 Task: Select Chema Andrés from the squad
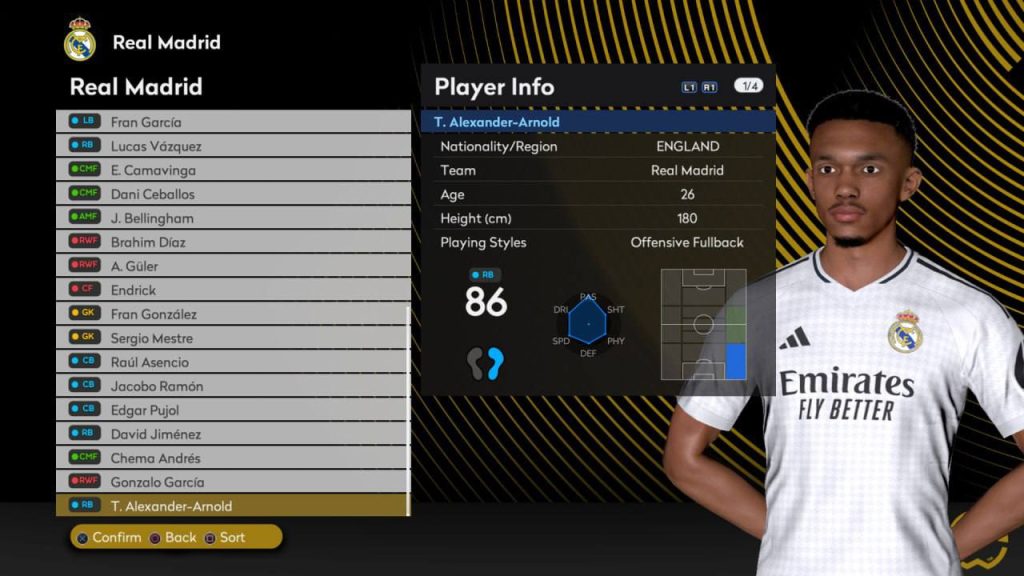point(233,458)
